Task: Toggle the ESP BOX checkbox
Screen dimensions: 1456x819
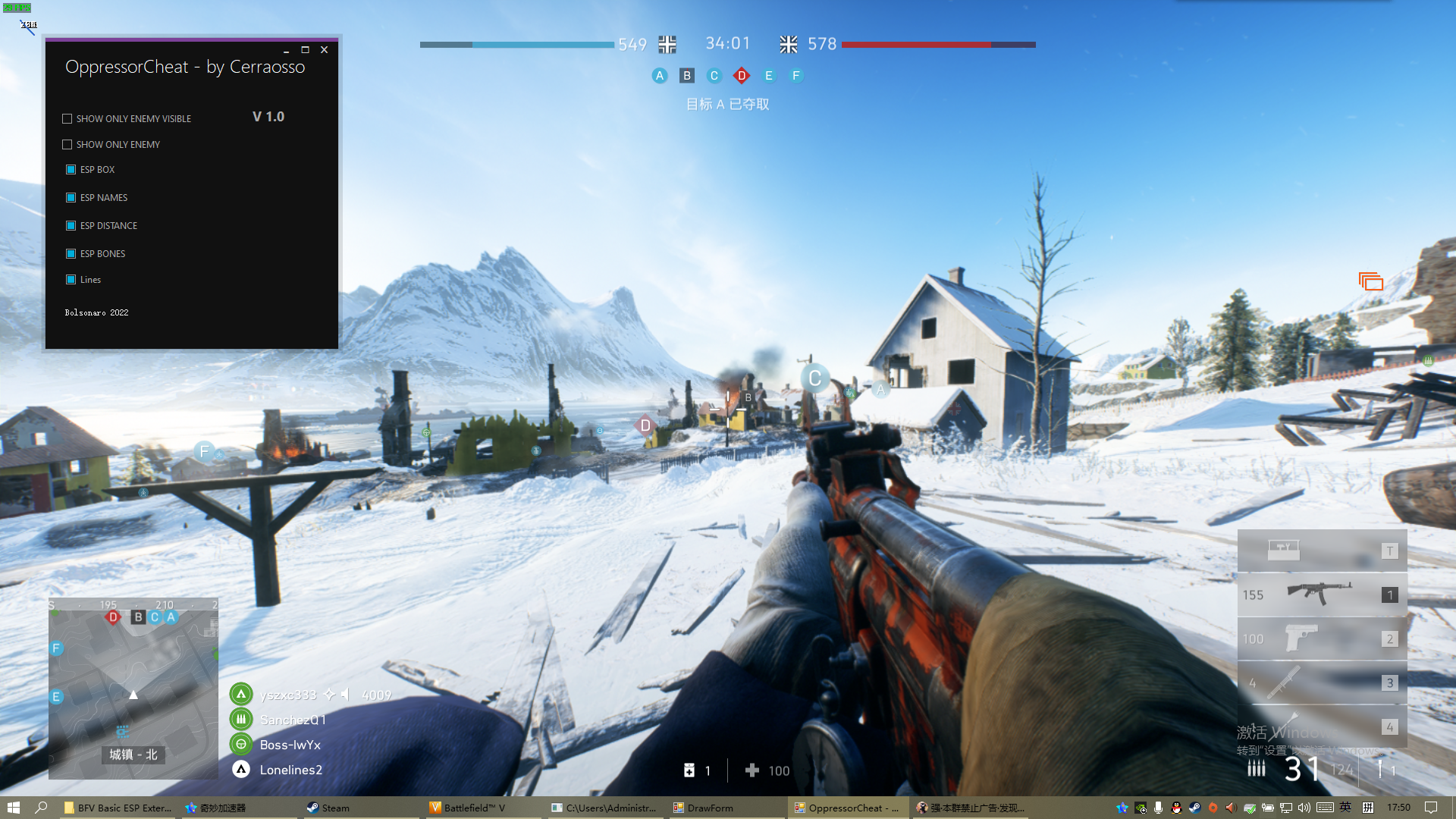Action: (x=71, y=170)
